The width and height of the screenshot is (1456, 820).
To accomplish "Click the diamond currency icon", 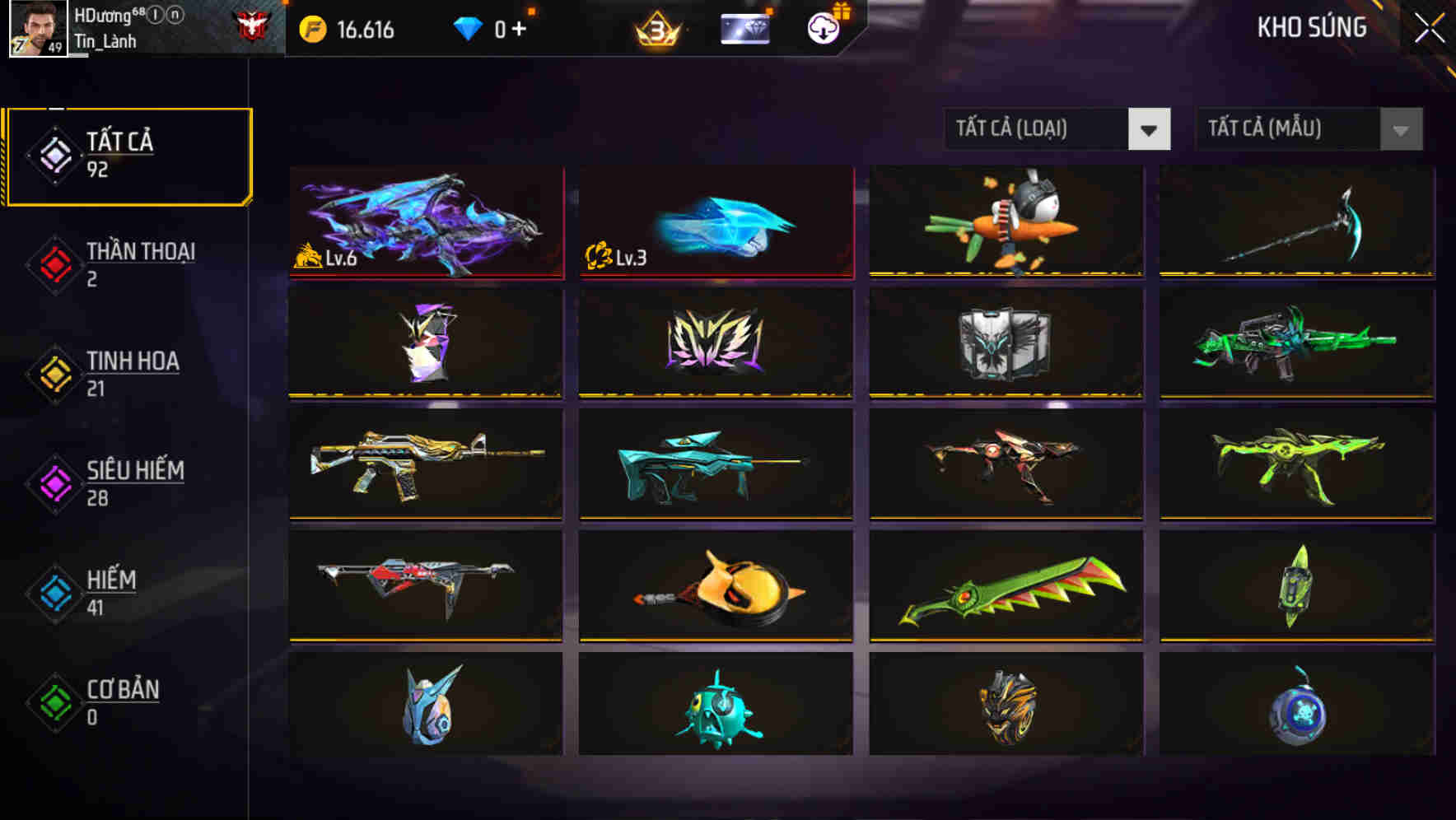I will point(468,26).
